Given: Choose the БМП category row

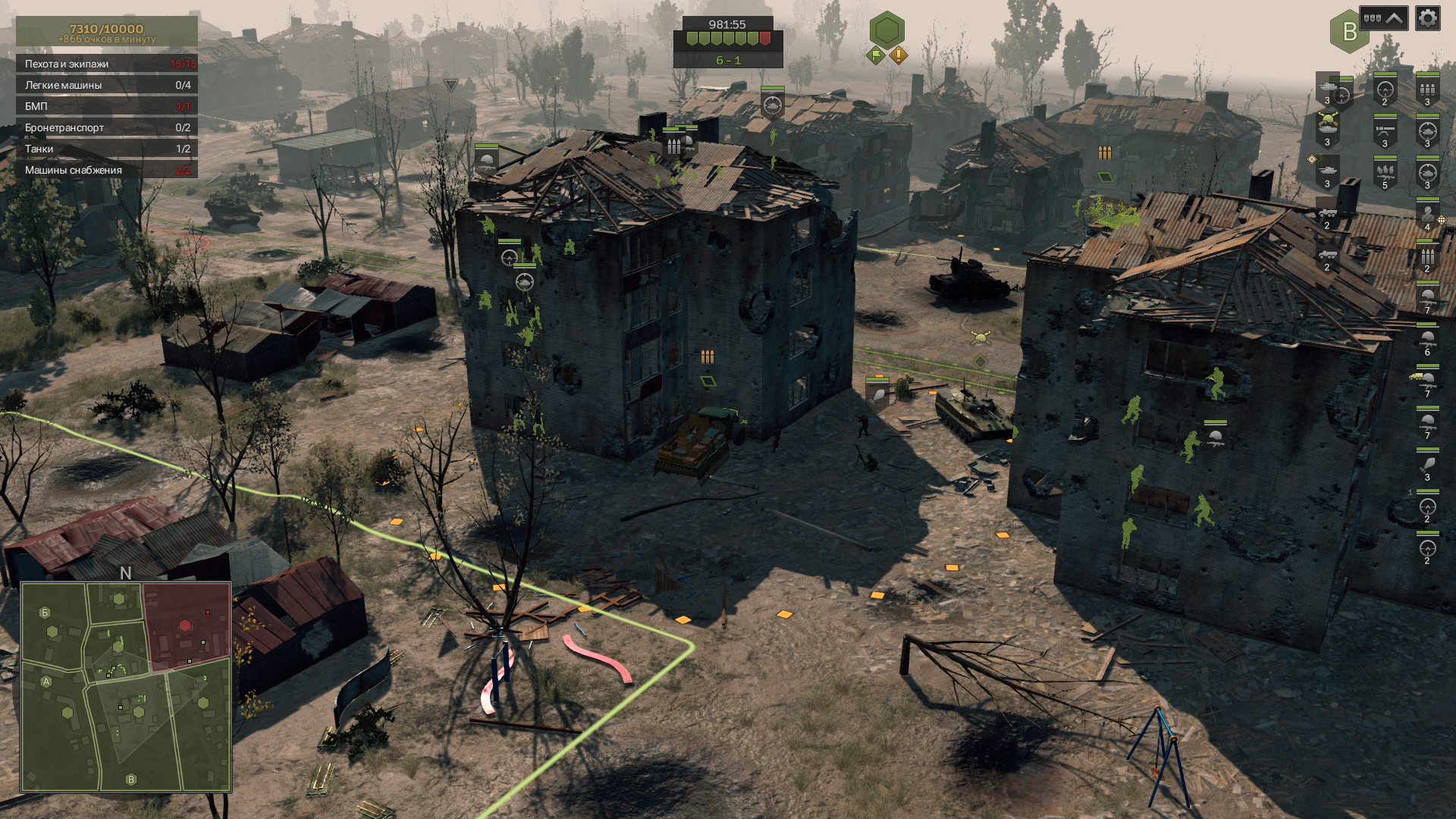Looking at the screenshot, I should [107, 106].
